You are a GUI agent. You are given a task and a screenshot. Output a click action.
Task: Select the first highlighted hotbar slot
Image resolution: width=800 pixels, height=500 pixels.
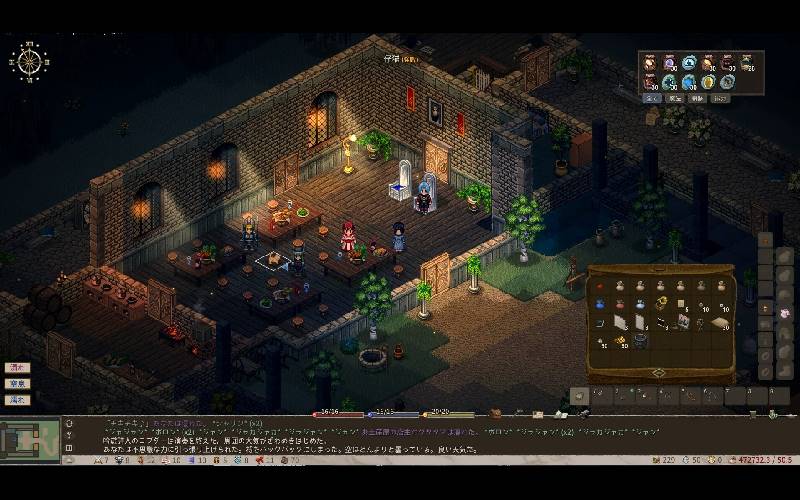pos(579,396)
